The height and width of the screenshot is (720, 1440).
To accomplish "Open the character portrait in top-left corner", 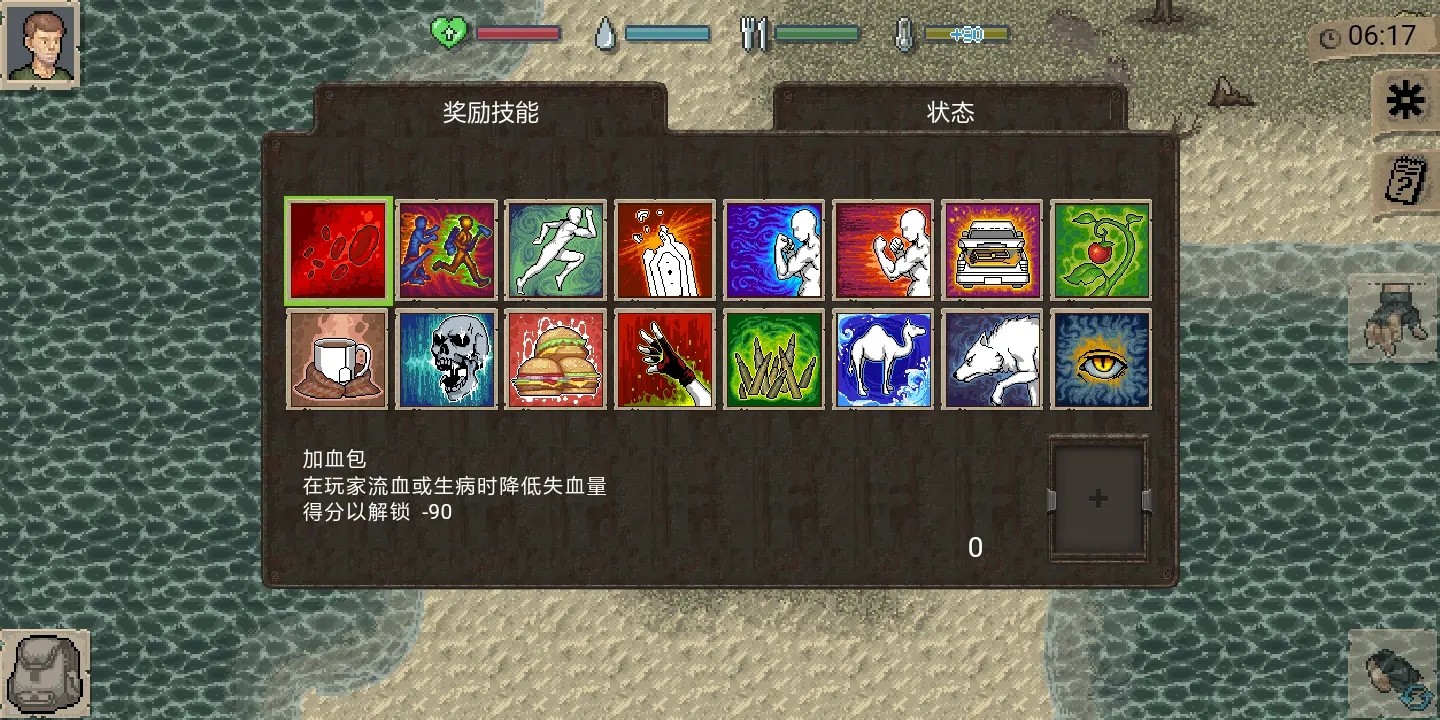I will pos(40,40).
